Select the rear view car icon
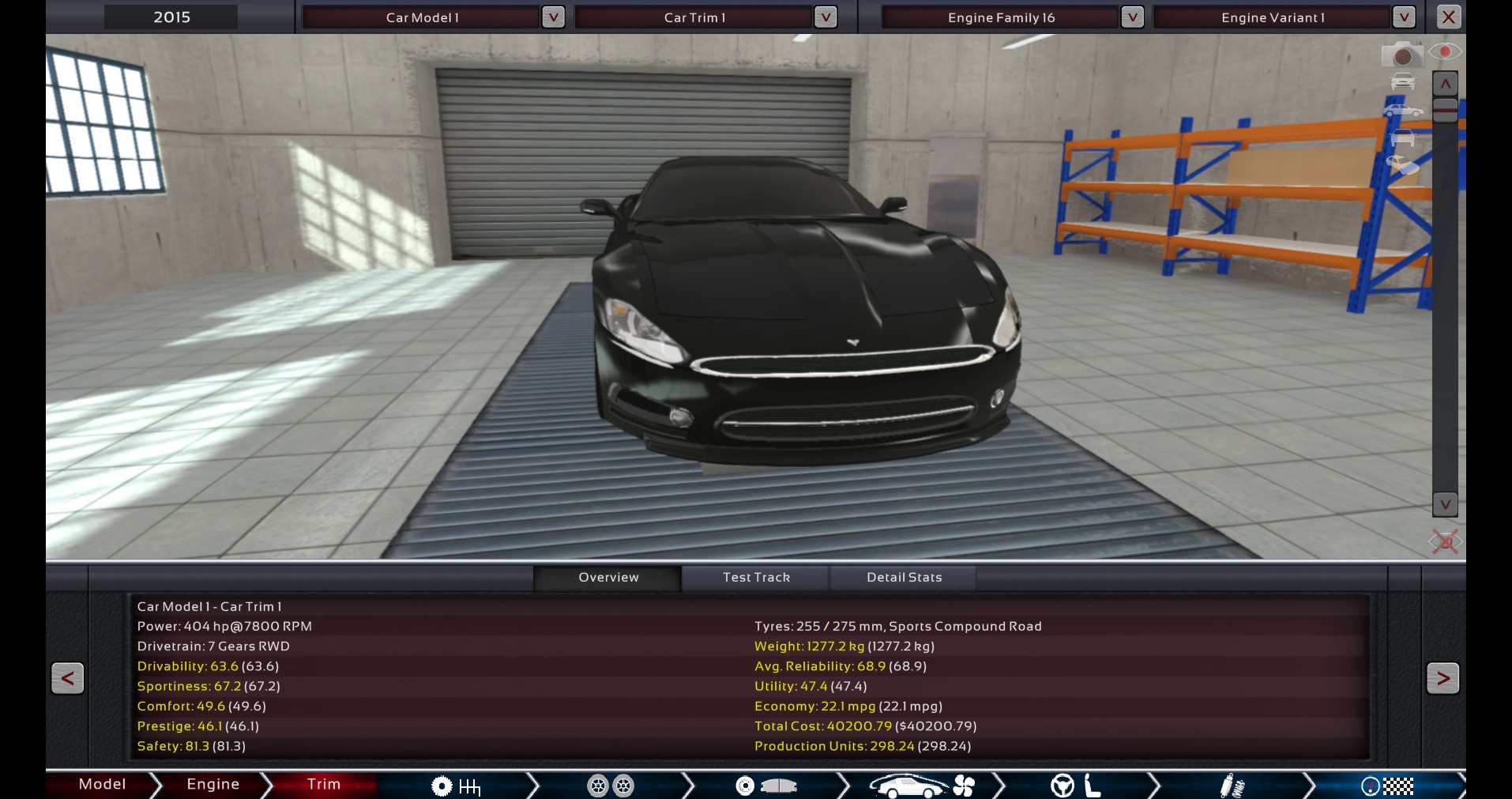 click(x=1403, y=138)
